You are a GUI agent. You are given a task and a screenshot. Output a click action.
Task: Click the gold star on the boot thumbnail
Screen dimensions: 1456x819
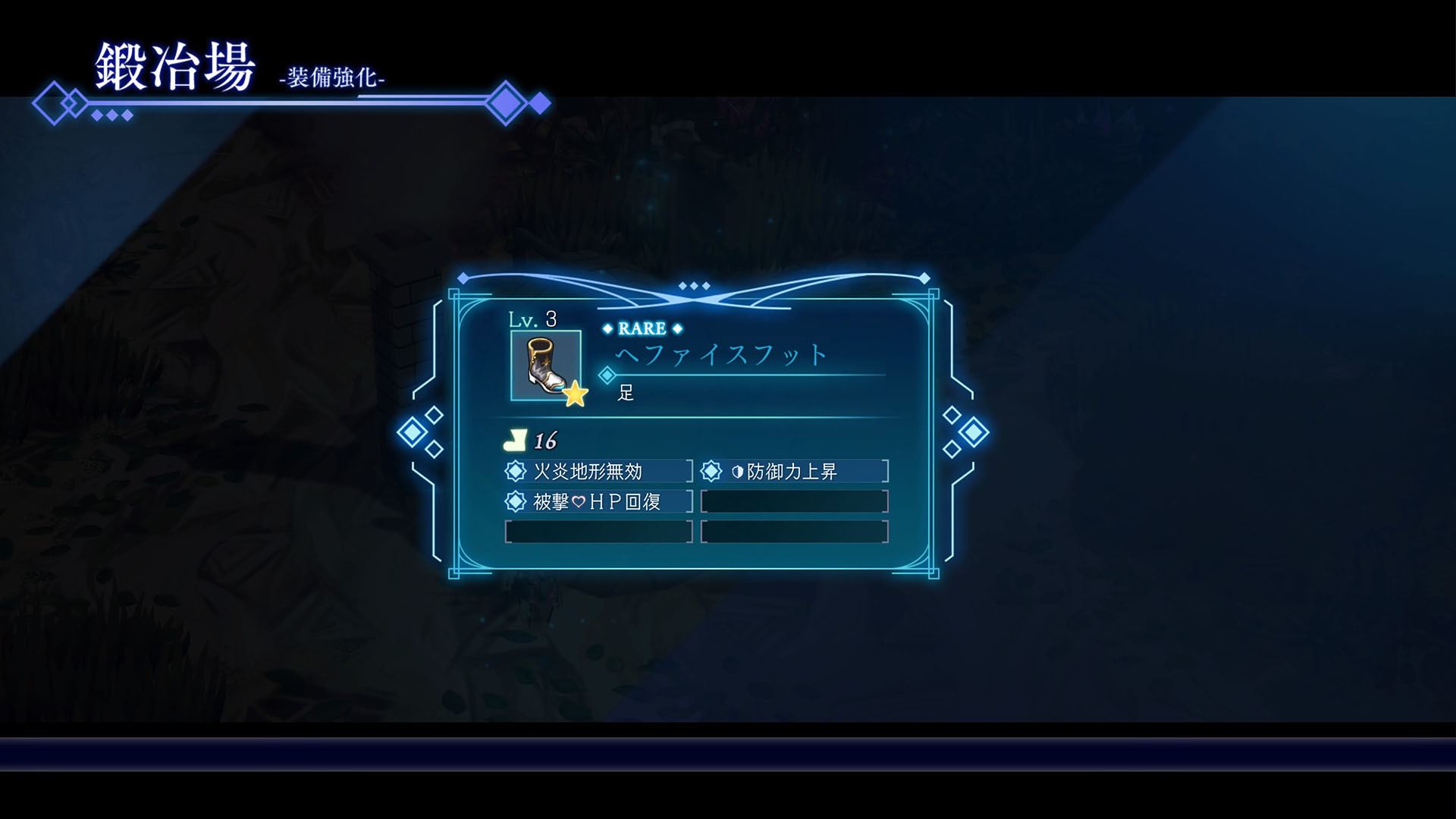point(575,393)
